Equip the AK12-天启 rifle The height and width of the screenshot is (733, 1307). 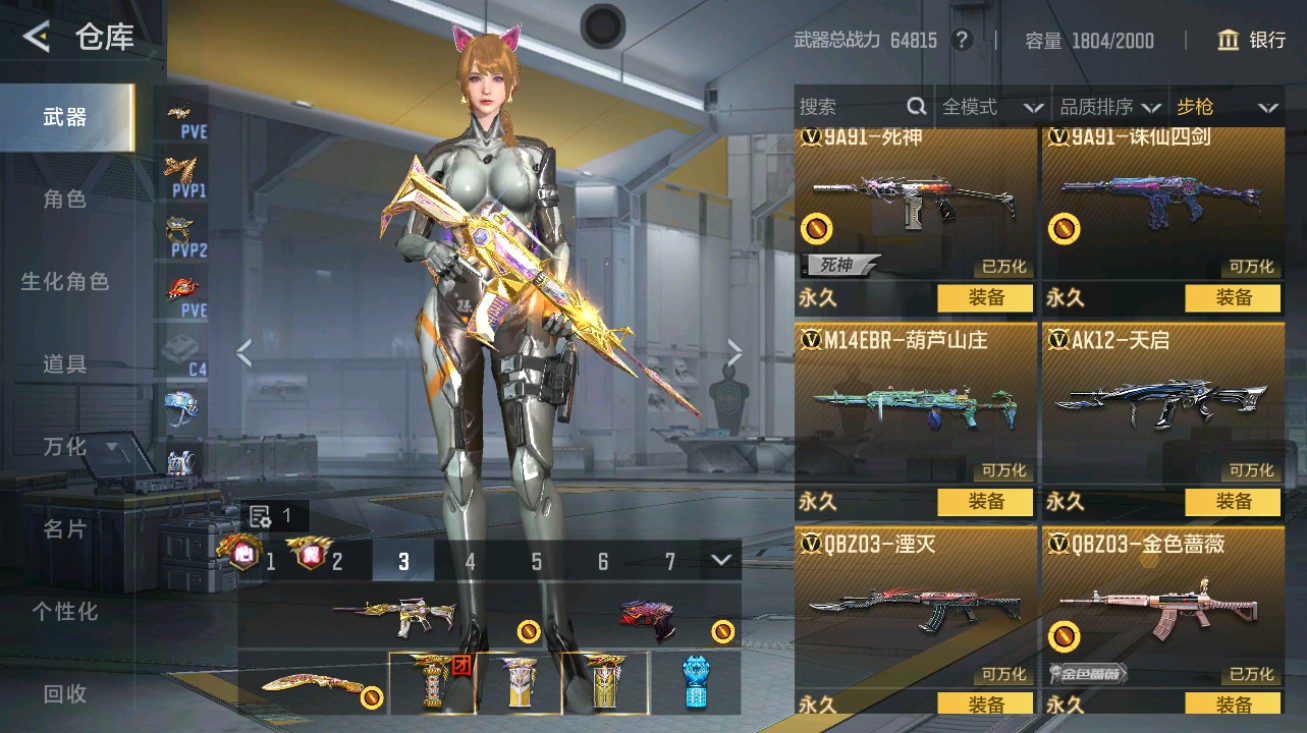click(1232, 501)
